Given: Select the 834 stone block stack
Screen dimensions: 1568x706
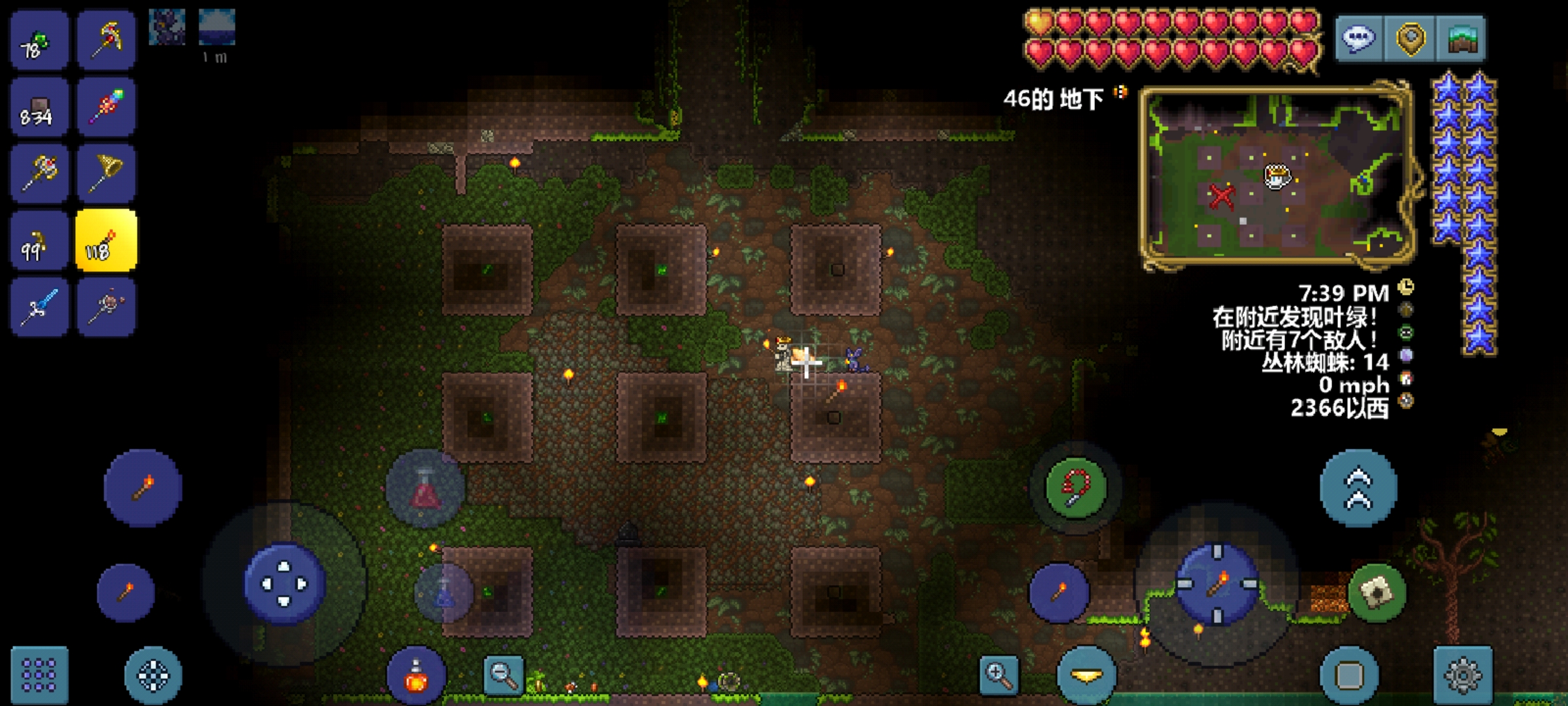Looking at the screenshot, I should coord(39,107).
